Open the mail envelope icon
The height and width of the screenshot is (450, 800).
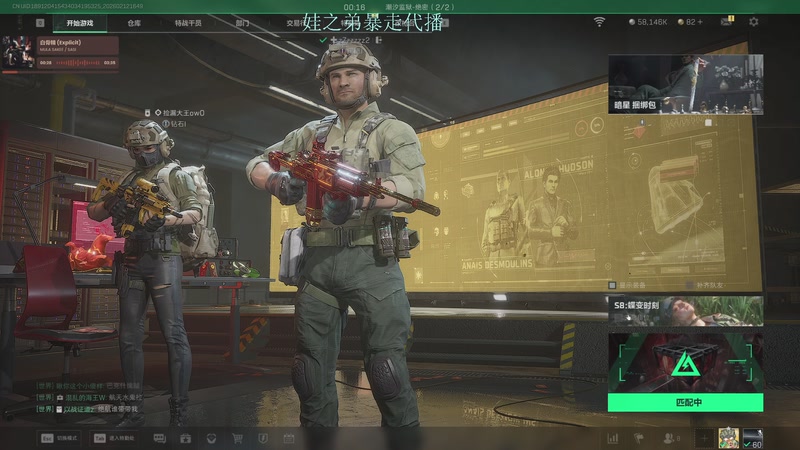(726, 21)
